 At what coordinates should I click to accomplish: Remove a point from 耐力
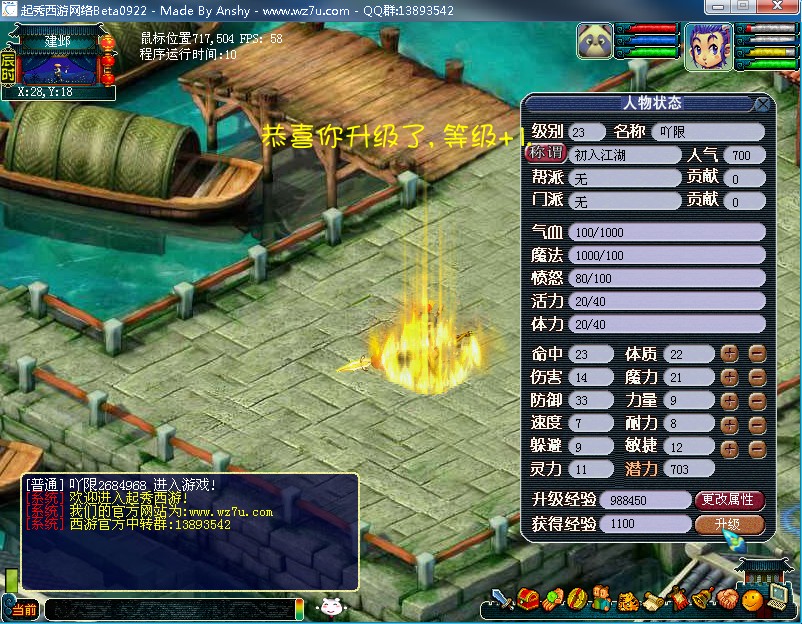click(x=757, y=423)
